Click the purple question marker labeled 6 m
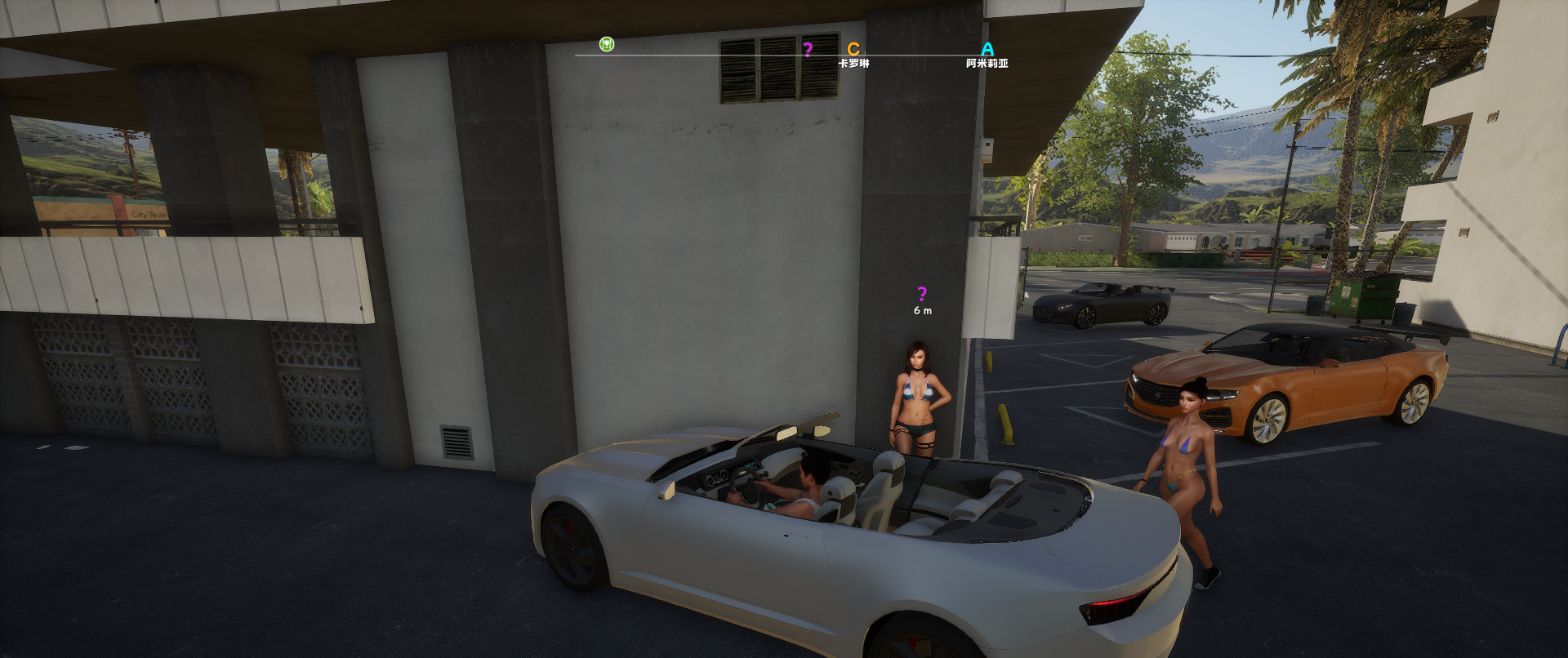Screen dimensions: 1568x658 (922, 294)
